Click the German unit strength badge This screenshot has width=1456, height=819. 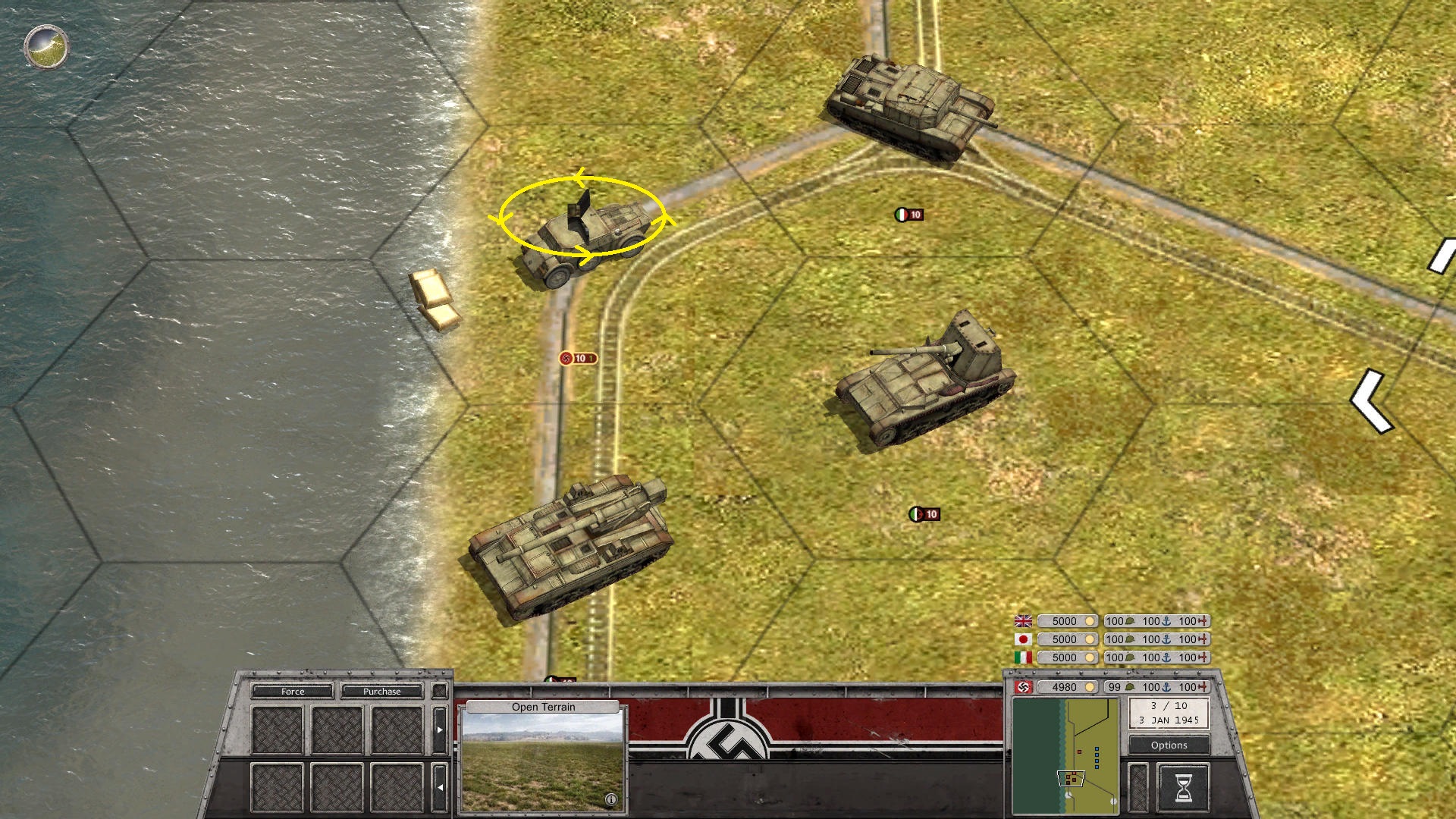(578, 358)
